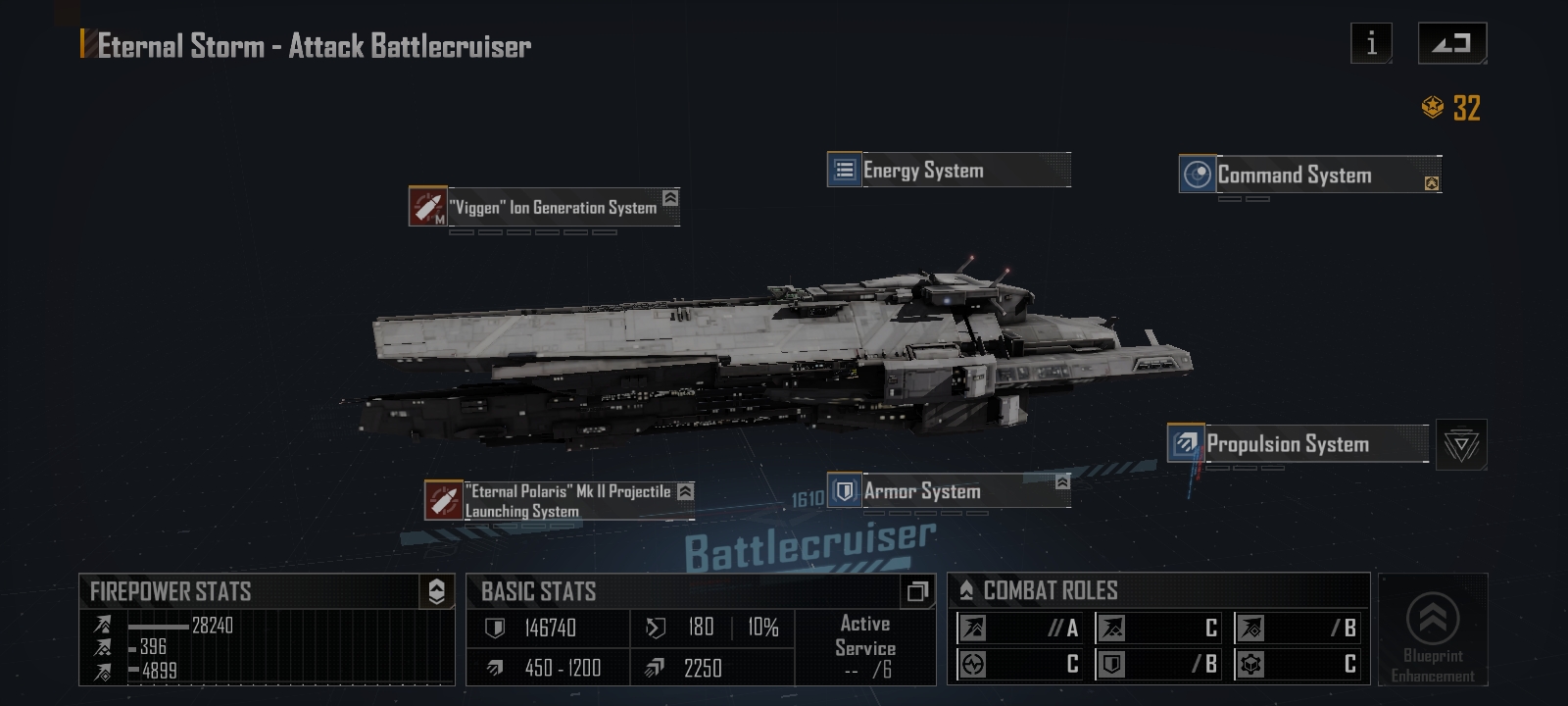Choose the Command System module

pos(1309,175)
